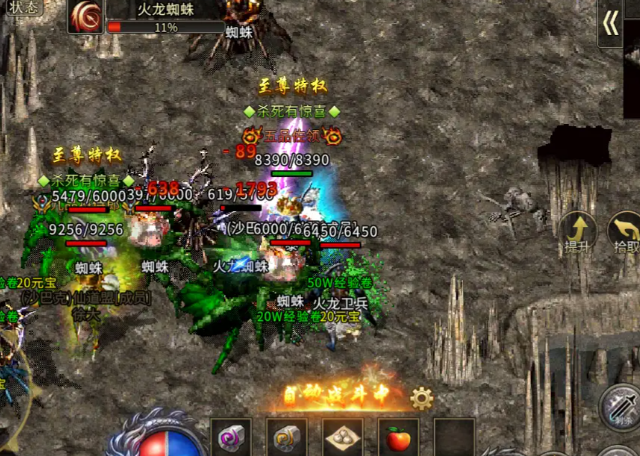Open auto-battle settings gear
The width and height of the screenshot is (640, 456).
click(421, 399)
